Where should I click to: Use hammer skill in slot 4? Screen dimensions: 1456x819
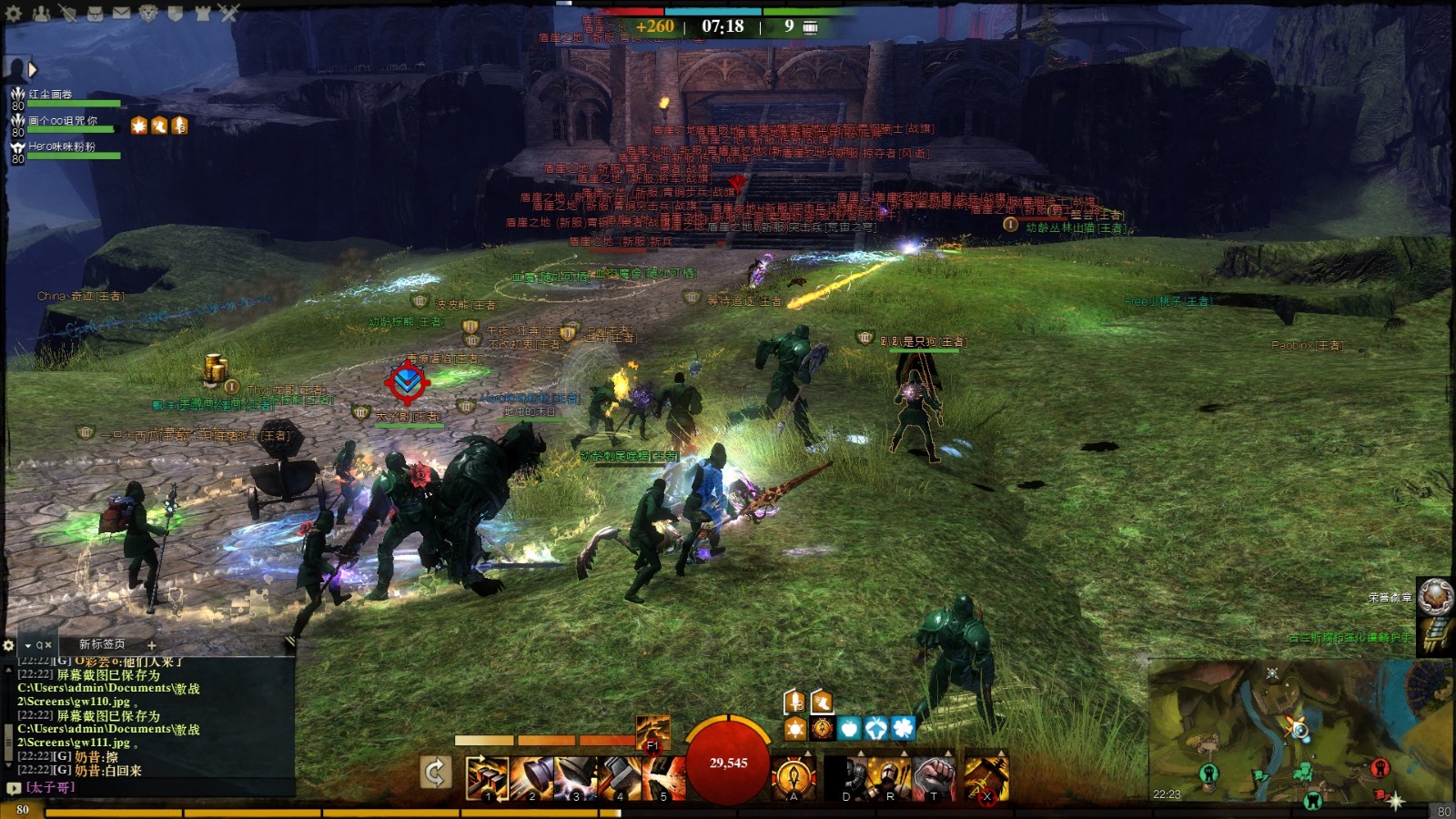(x=620, y=778)
